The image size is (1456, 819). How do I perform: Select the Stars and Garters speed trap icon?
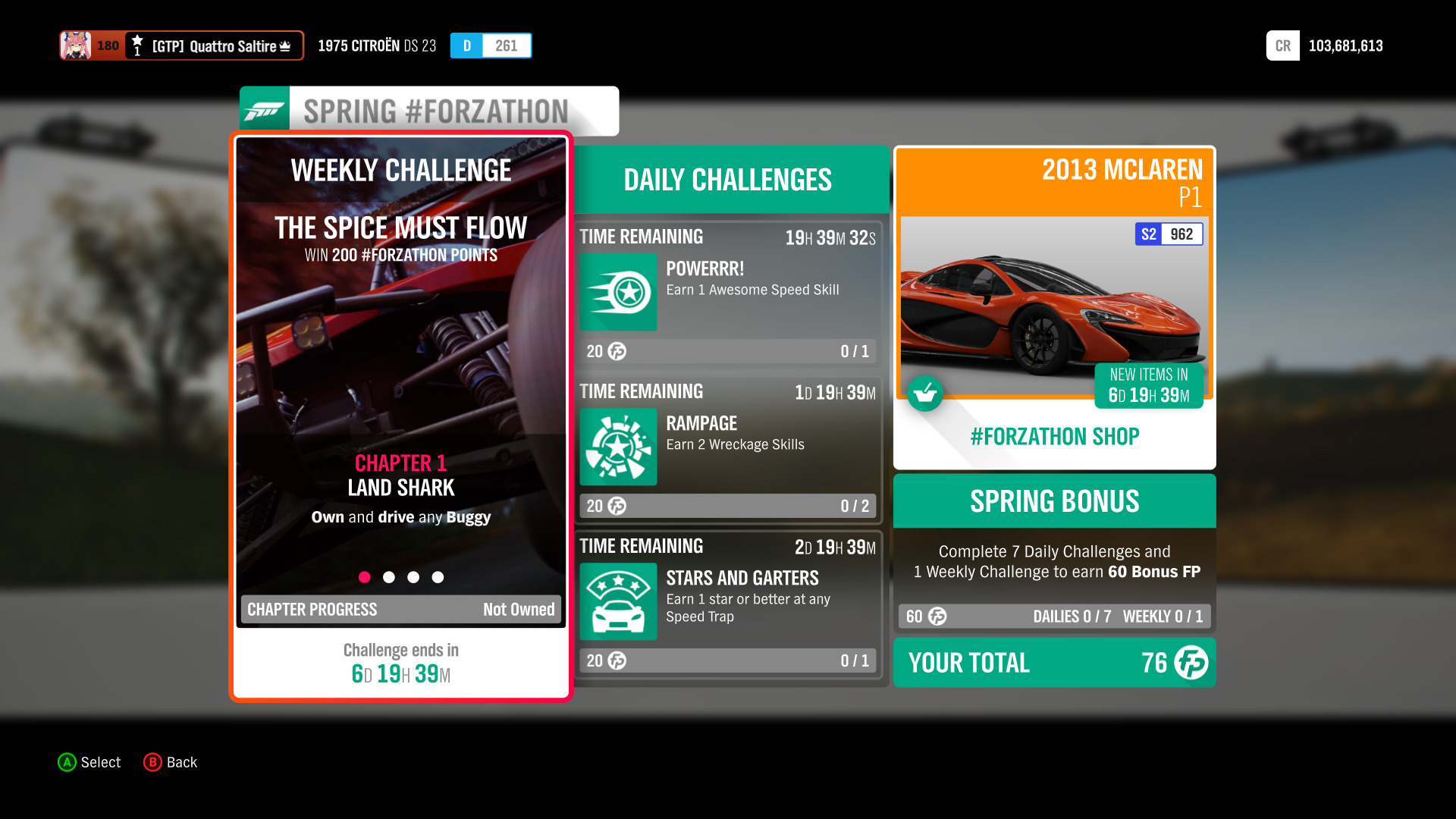[618, 601]
